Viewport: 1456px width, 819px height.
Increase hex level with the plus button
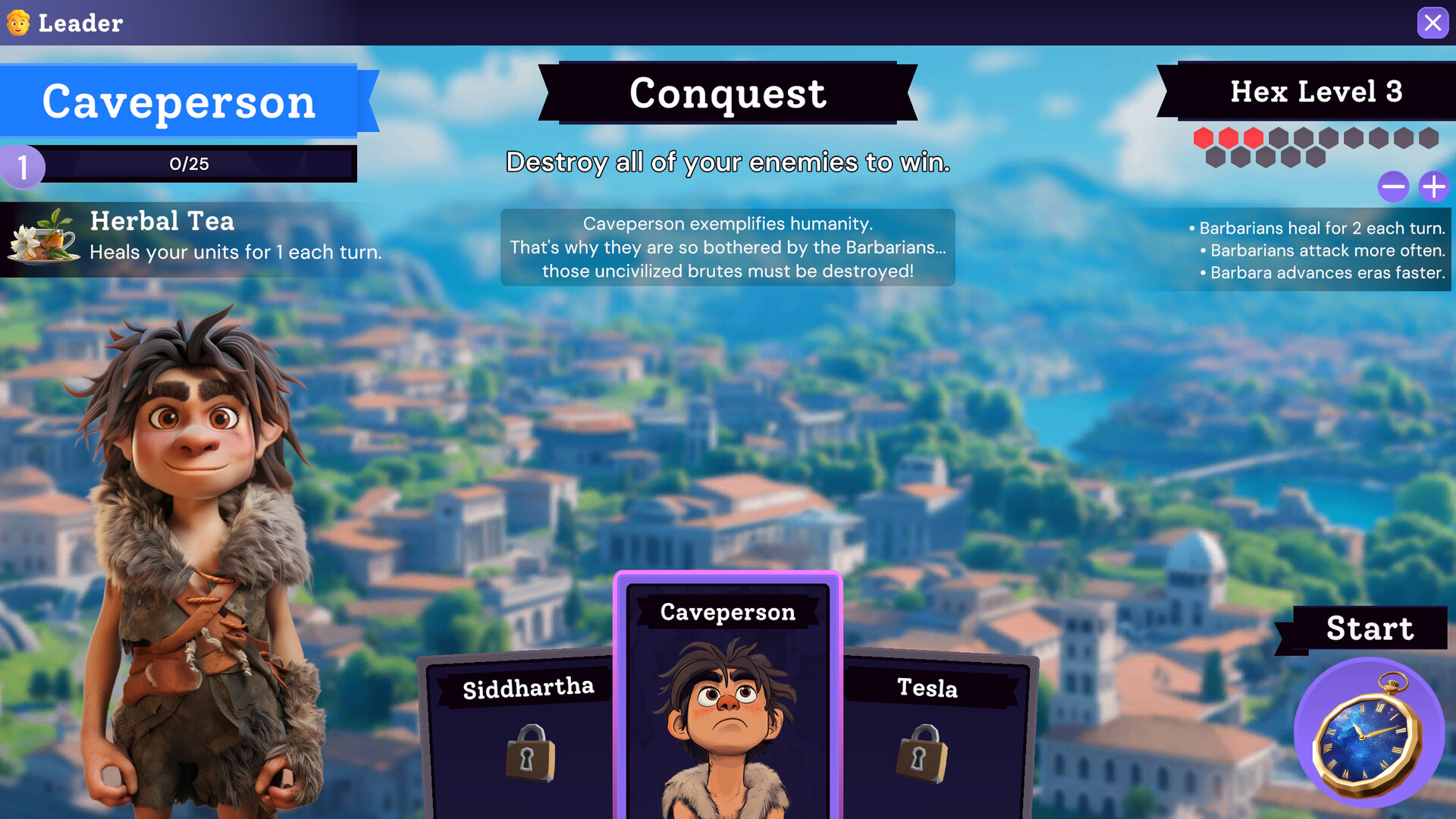pyautogui.click(x=1433, y=187)
